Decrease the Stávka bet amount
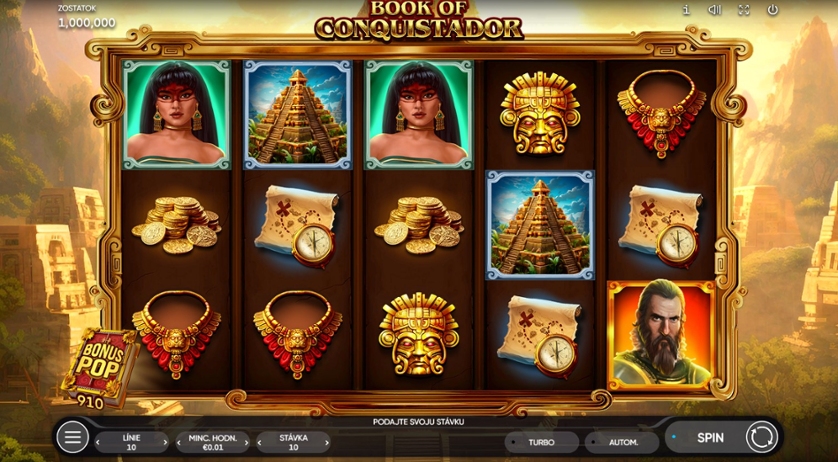The height and width of the screenshot is (462, 838). pyautogui.click(x=260, y=443)
